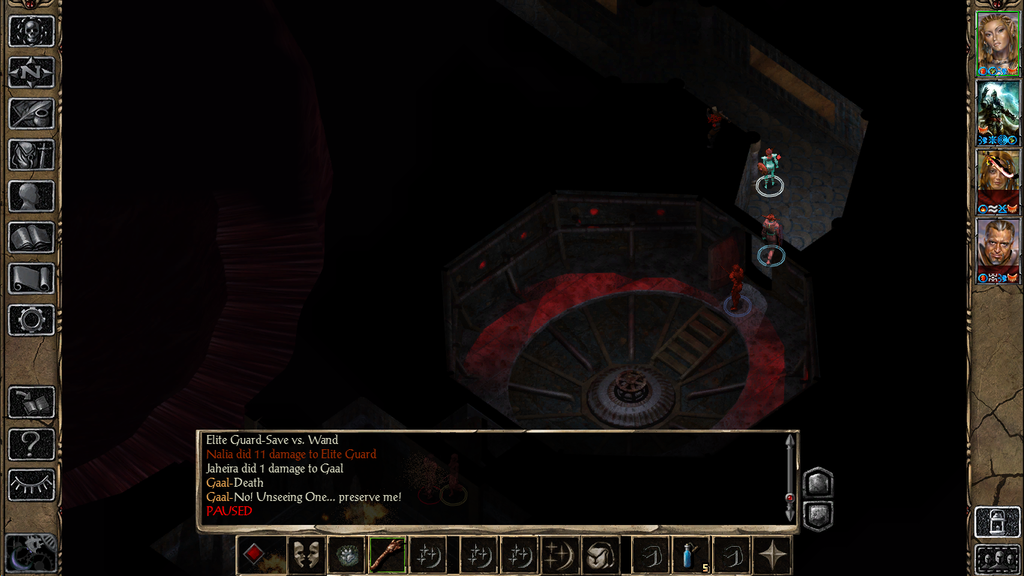Select the blonde woman's portrait
The height and width of the screenshot is (576, 1024).
pos(997,42)
